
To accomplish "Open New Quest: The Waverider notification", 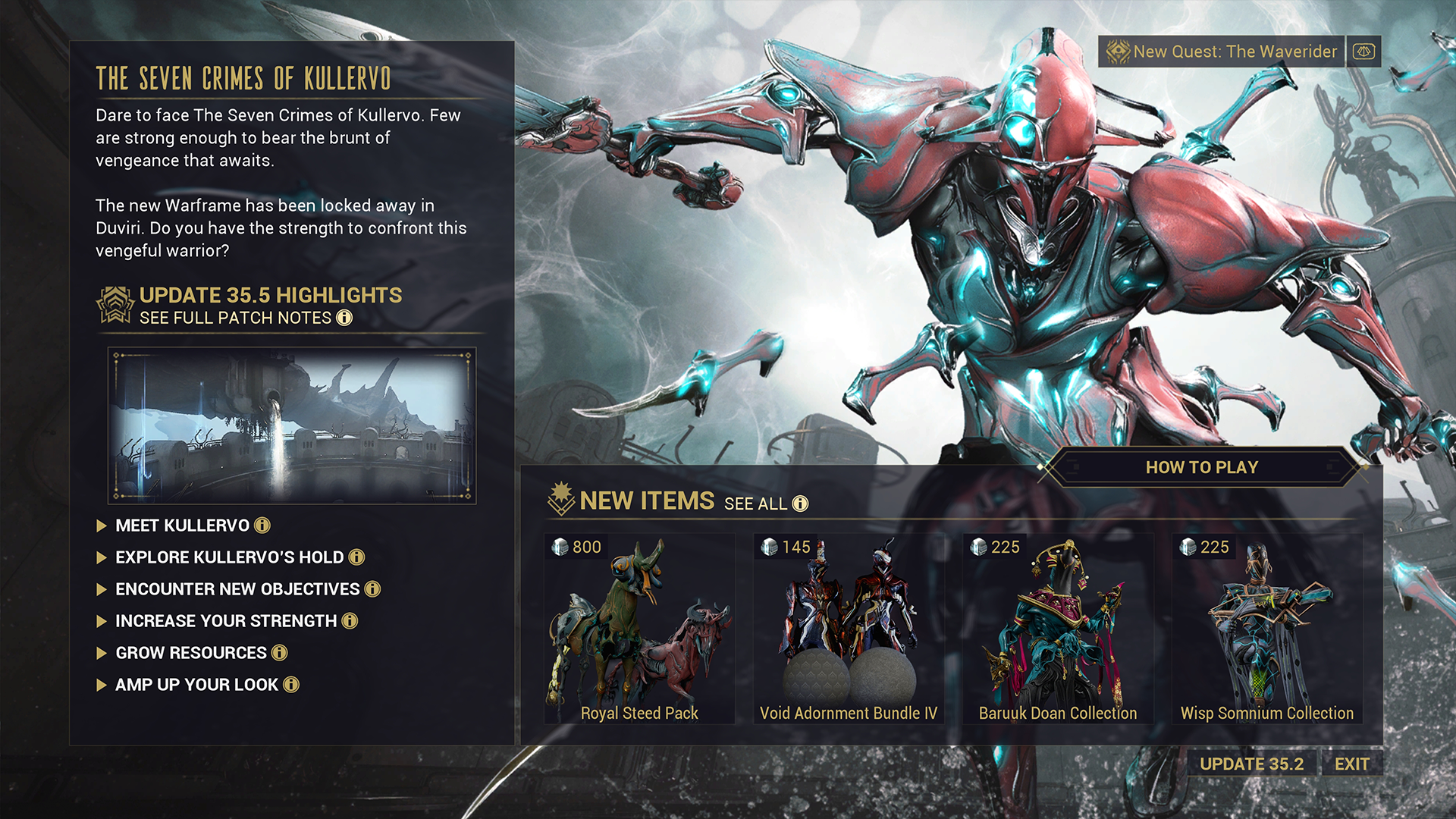I will point(1221,52).
